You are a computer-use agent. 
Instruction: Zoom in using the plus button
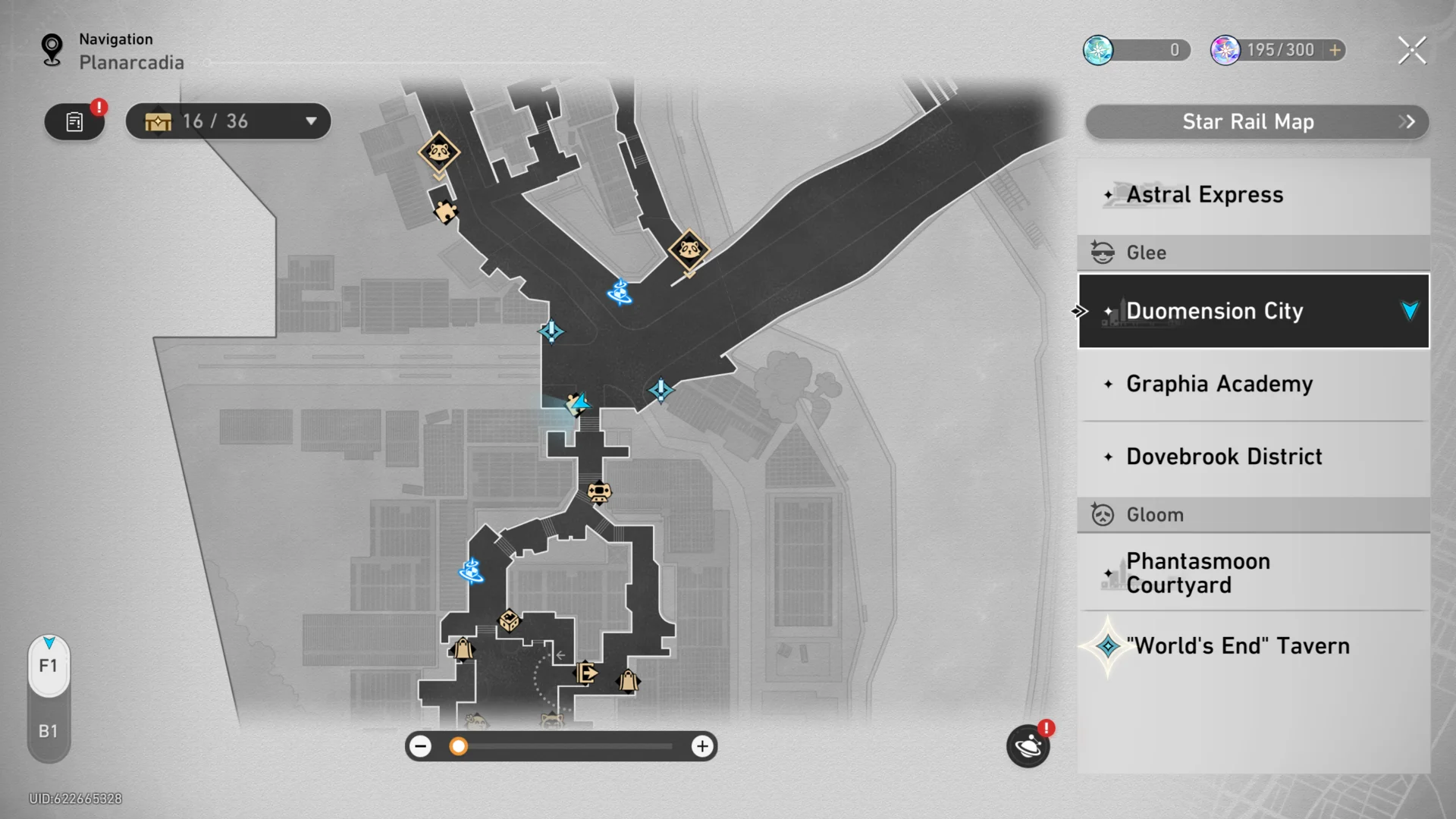[702, 746]
